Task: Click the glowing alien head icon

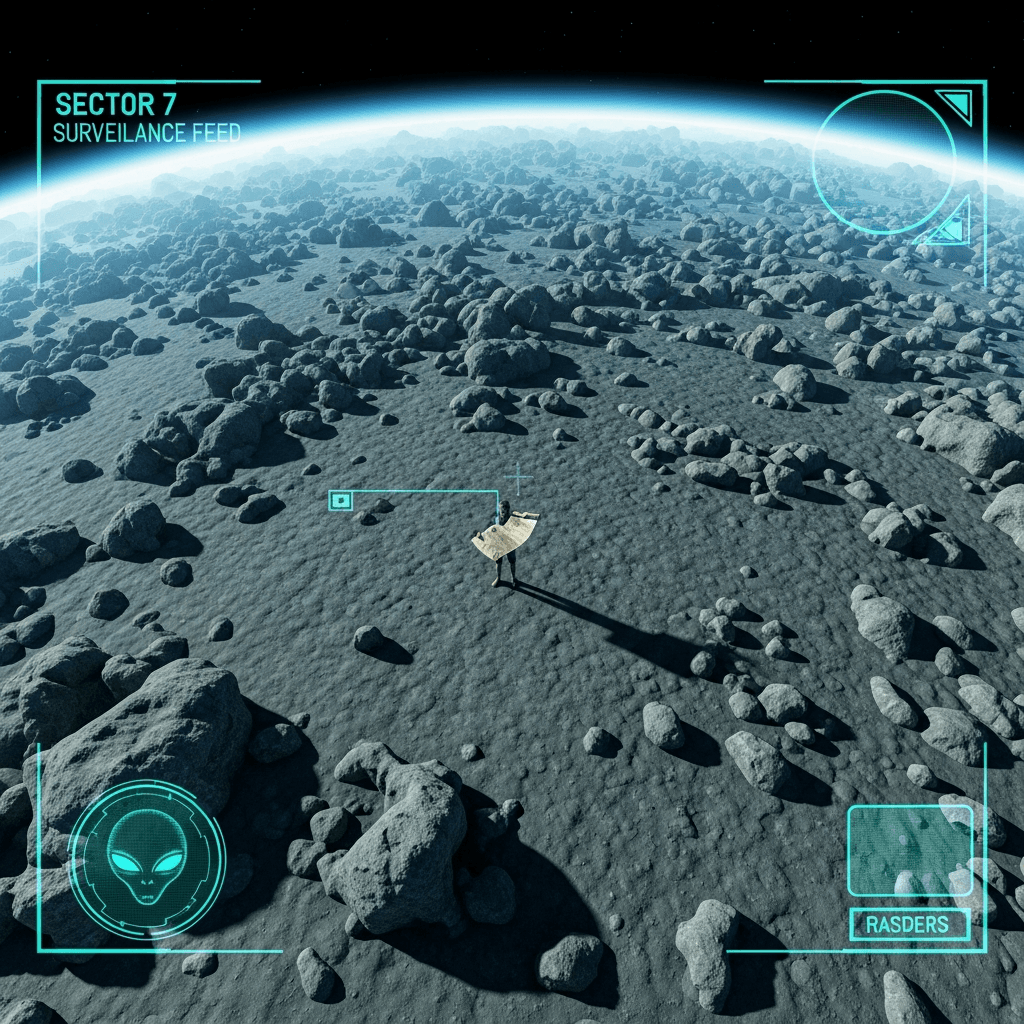Action: [x=147, y=858]
